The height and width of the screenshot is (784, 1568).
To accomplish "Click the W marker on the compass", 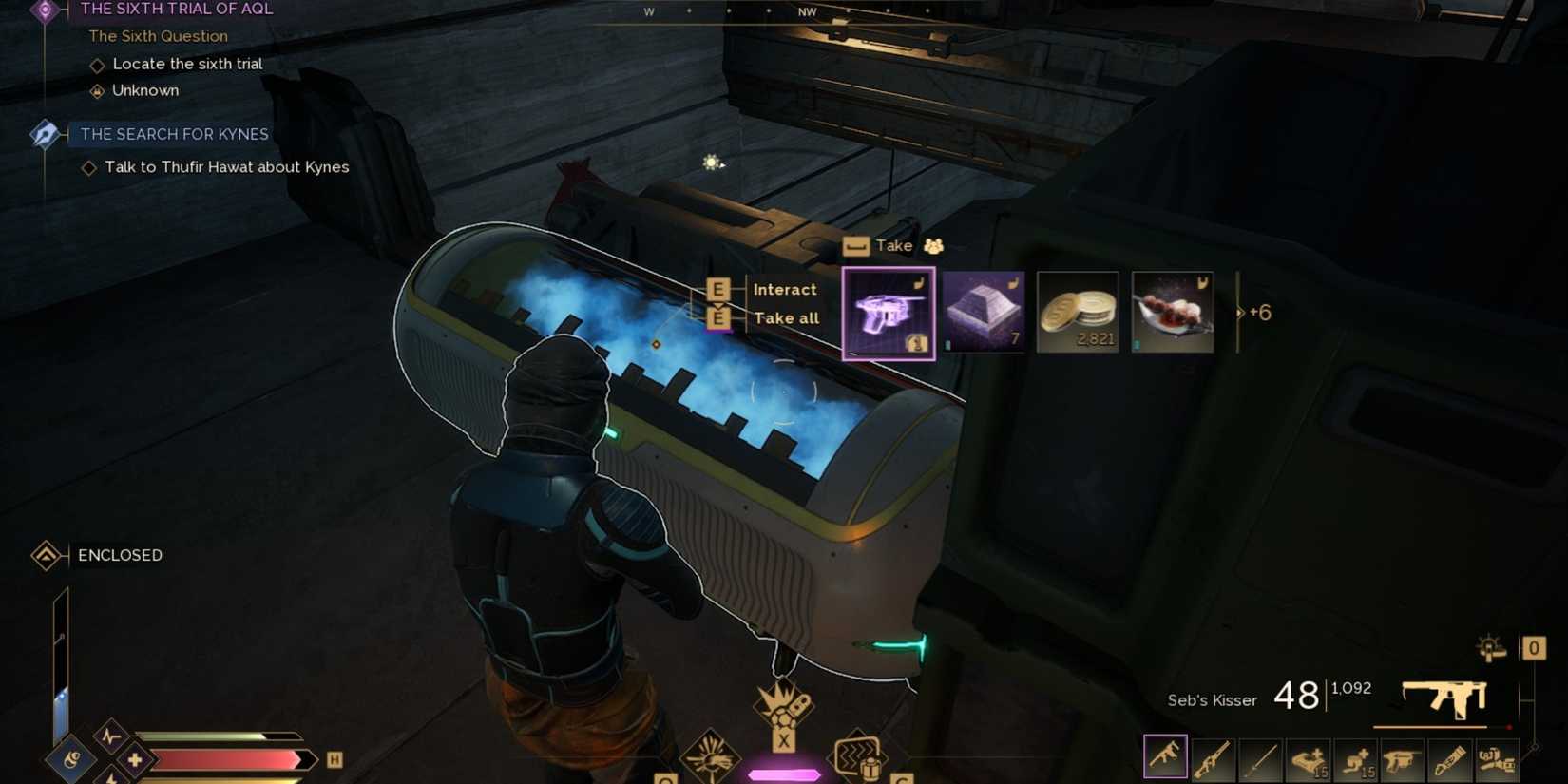I will coord(649,12).
